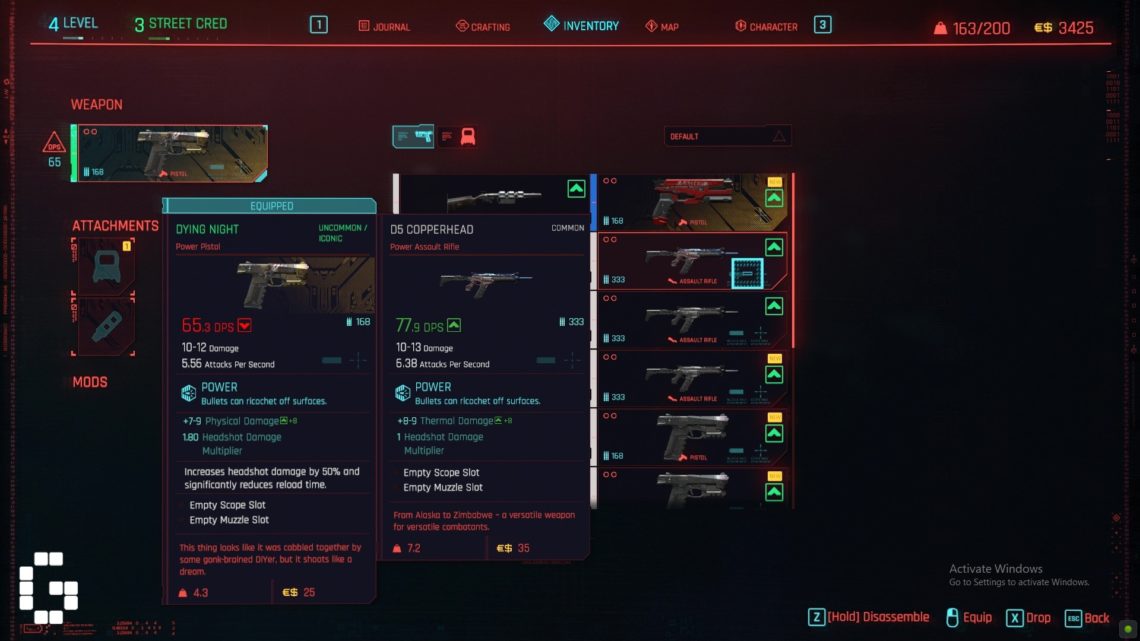The height and width of the screenshot is (641, 1140).
Task: Go to the Character tab
Action: pos(766,26)
